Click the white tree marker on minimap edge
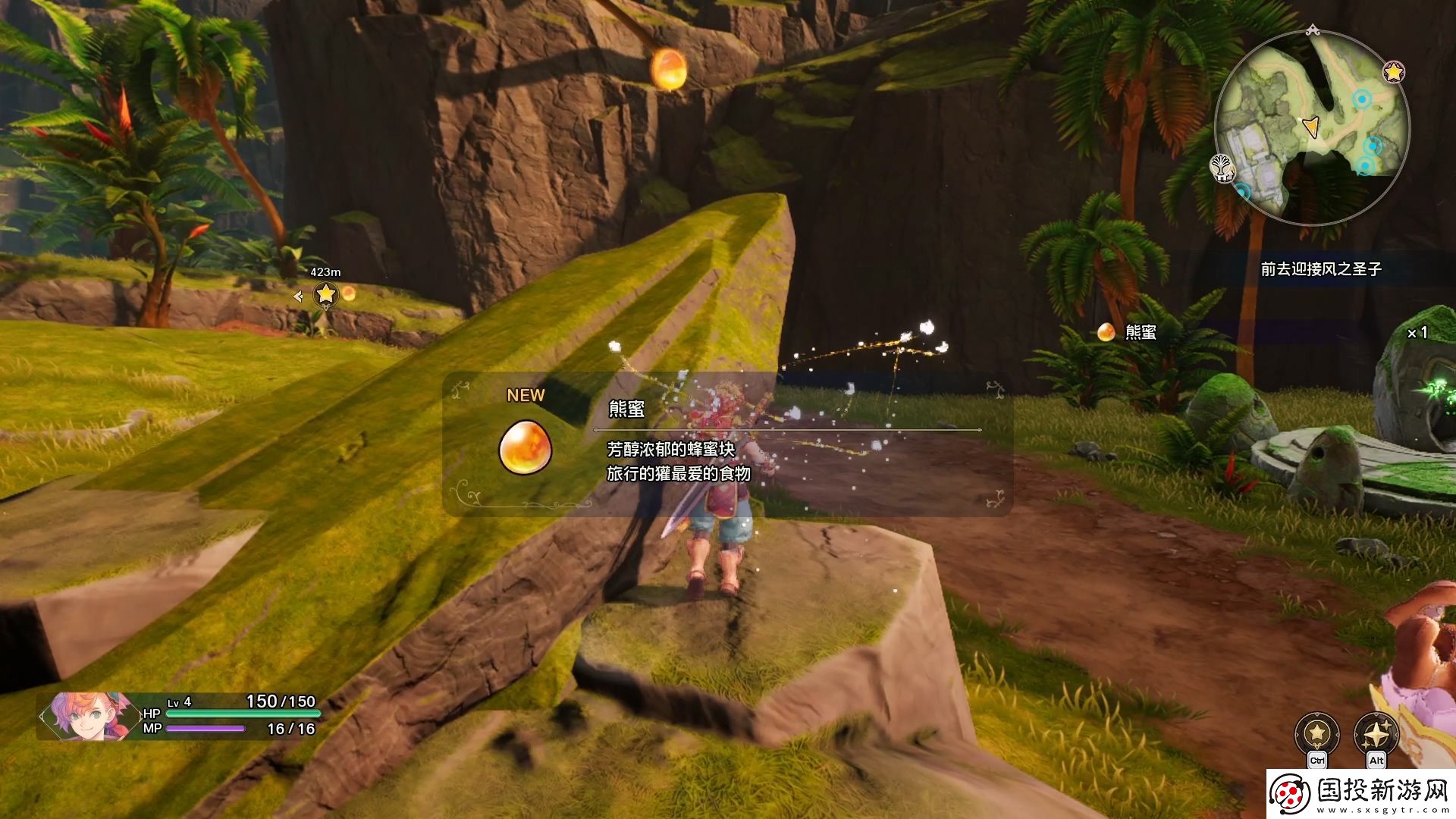Image resolution: width=1456 pixels, height=819 pixels. [x=1222, y=167]
